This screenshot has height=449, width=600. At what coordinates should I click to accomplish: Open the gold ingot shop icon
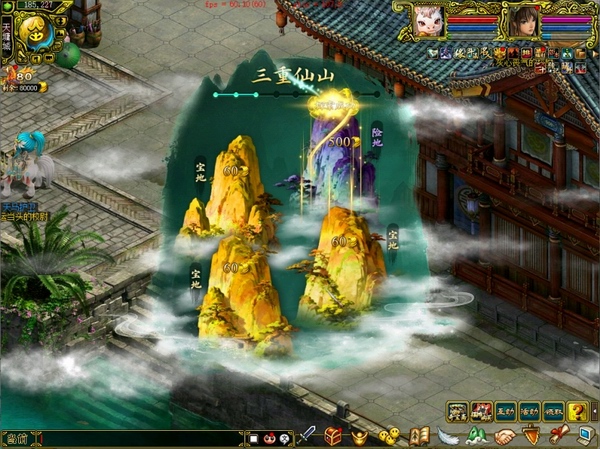(361, 436)
